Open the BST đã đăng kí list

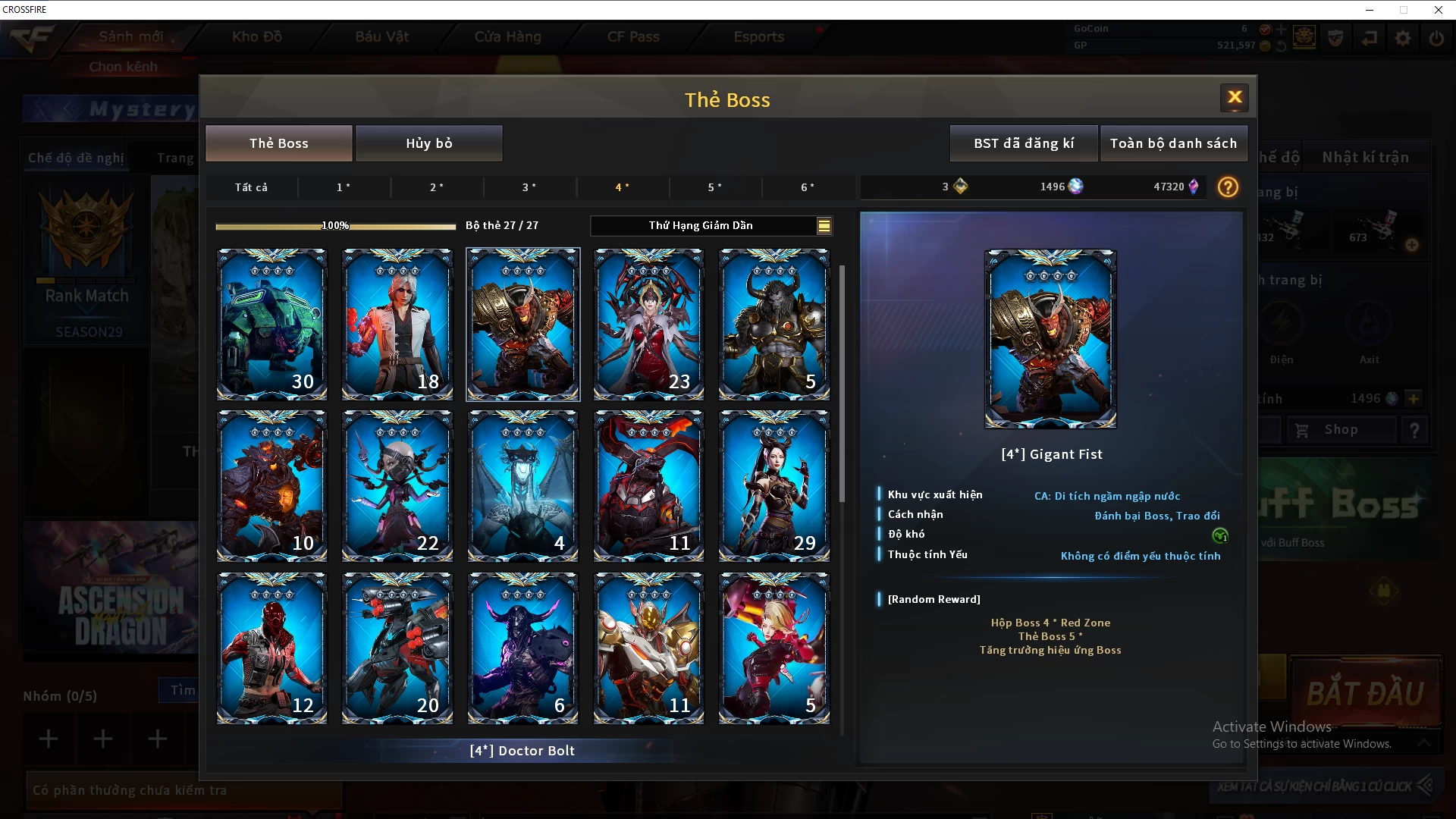[x=1023, y=143]
